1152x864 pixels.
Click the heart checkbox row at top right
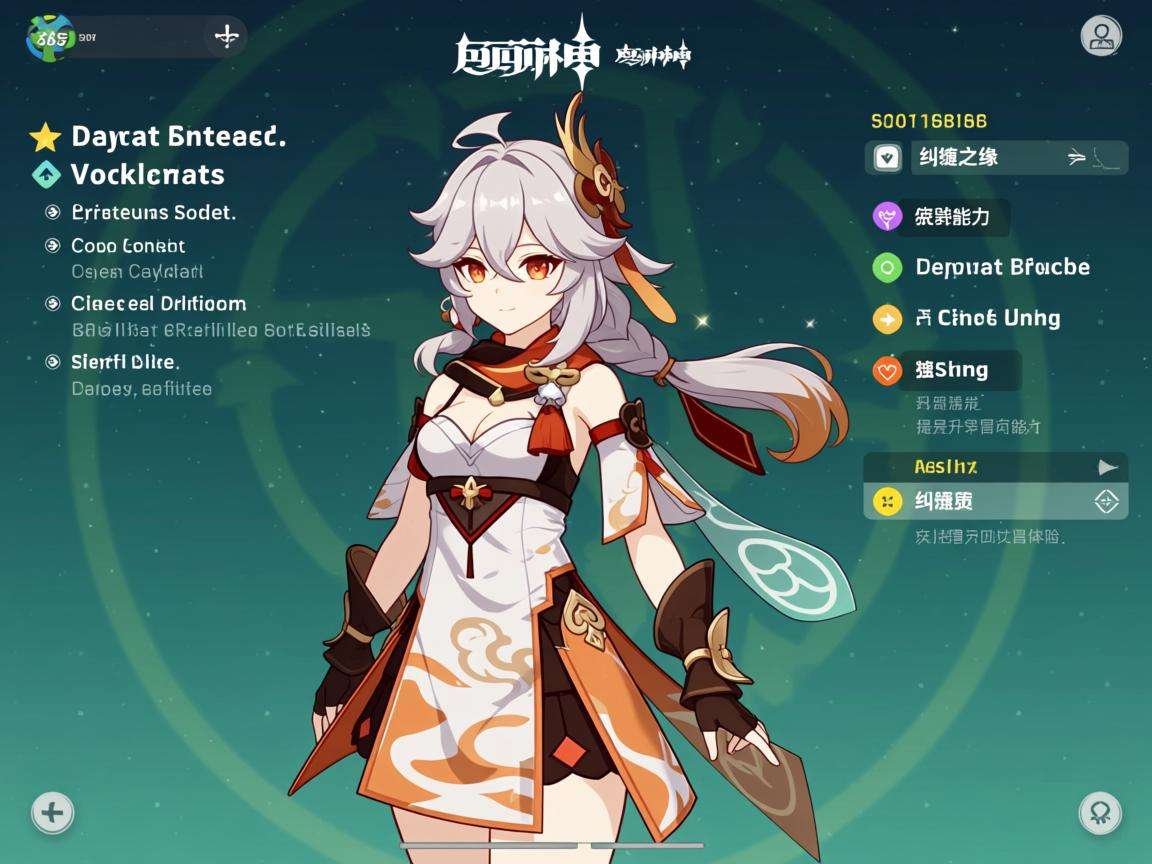point(996,158)
